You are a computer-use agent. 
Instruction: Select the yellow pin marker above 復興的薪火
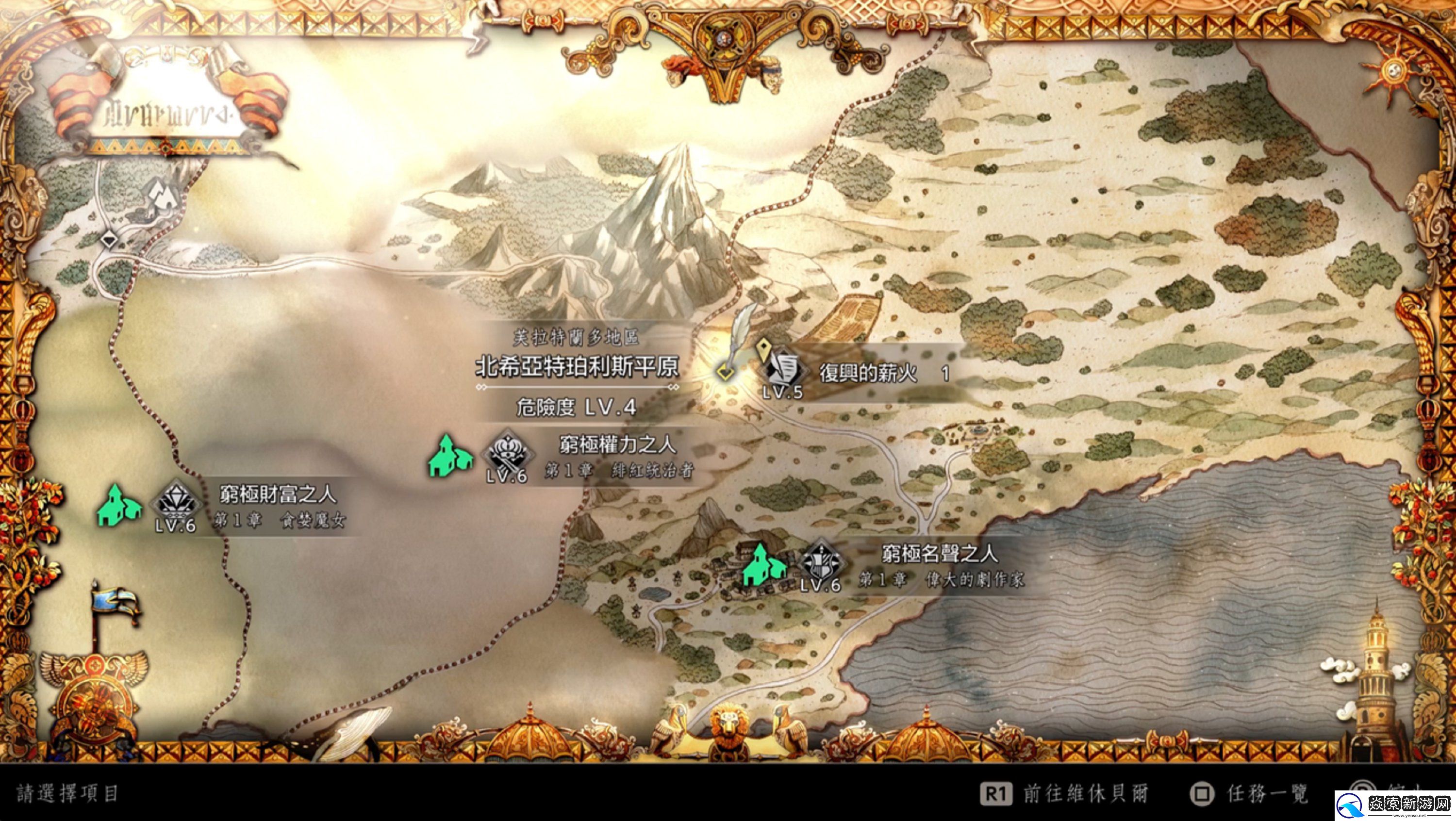764,349
